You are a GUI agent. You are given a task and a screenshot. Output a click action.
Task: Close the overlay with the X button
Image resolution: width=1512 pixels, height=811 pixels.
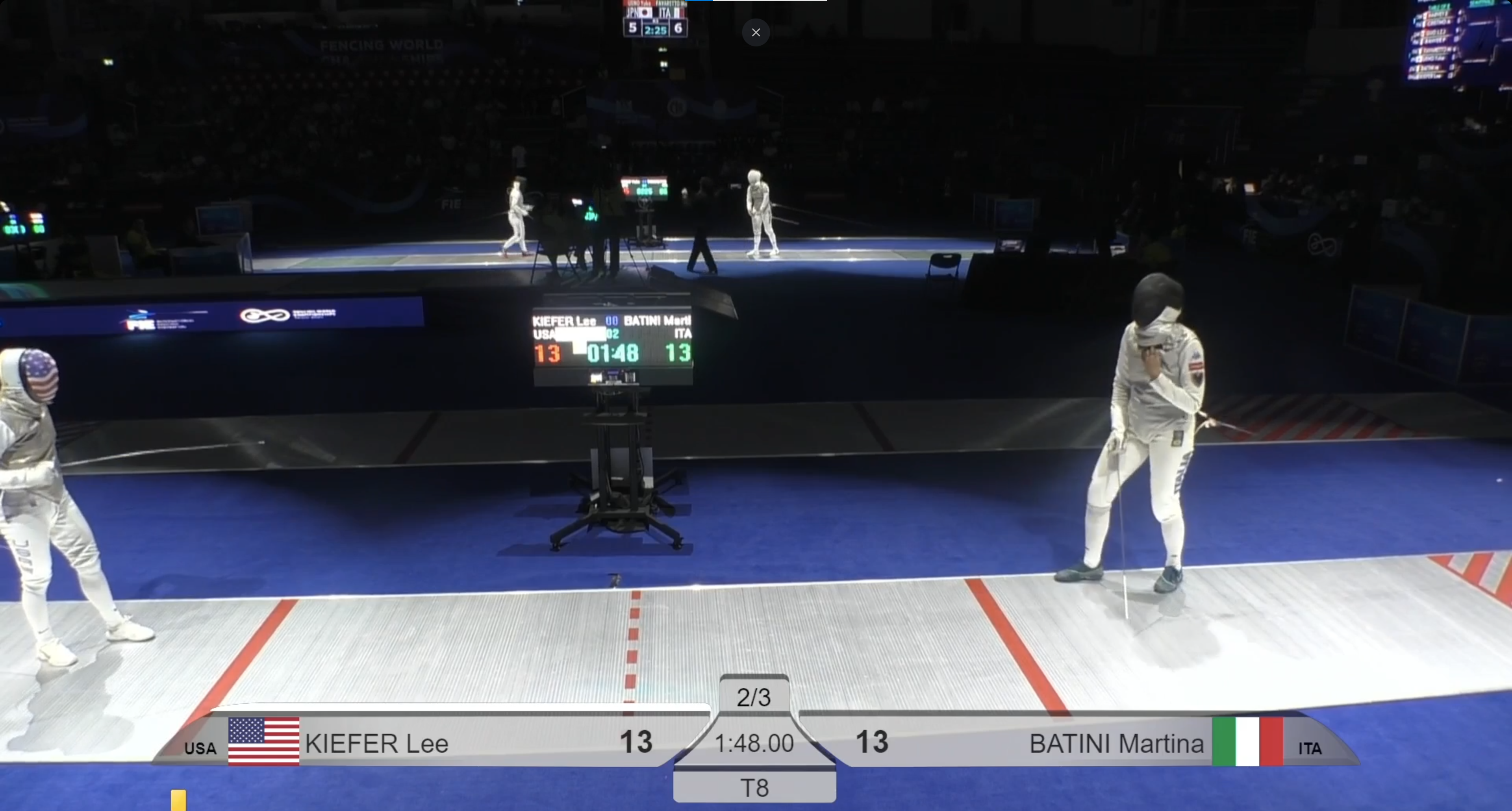pyautogui.click(x=756, y=33)
